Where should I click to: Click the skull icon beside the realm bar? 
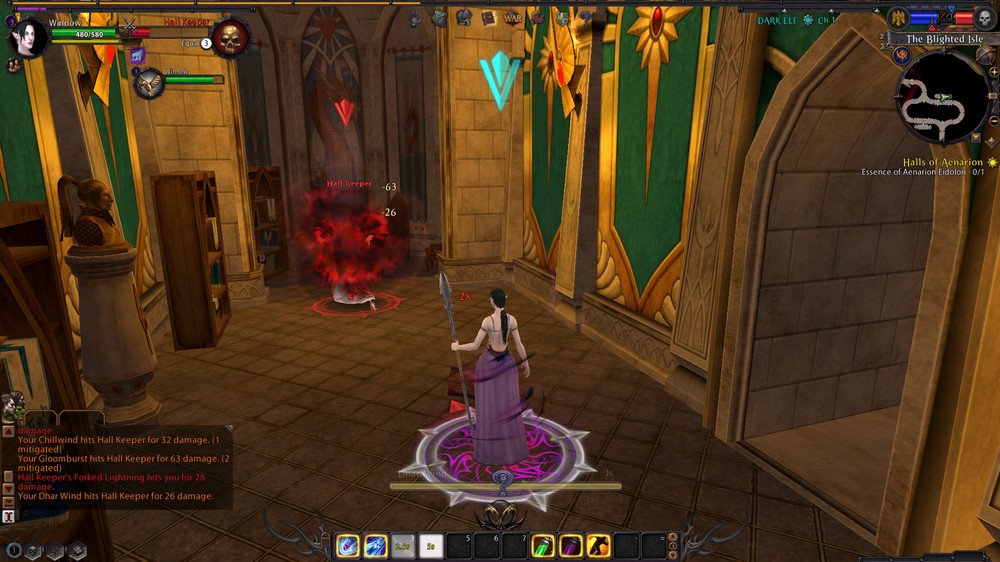pos(982,18)
